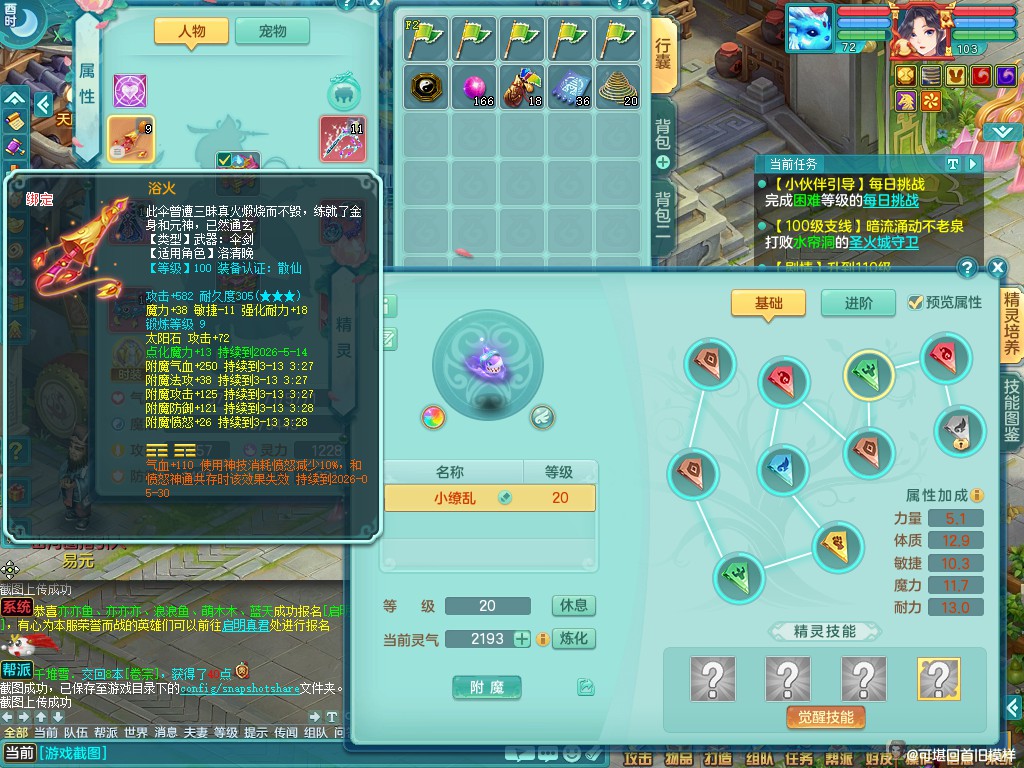The image size is (1024, 768).
Task: Select the 小缭乱 spirit row
Action: tap(490, 498)
